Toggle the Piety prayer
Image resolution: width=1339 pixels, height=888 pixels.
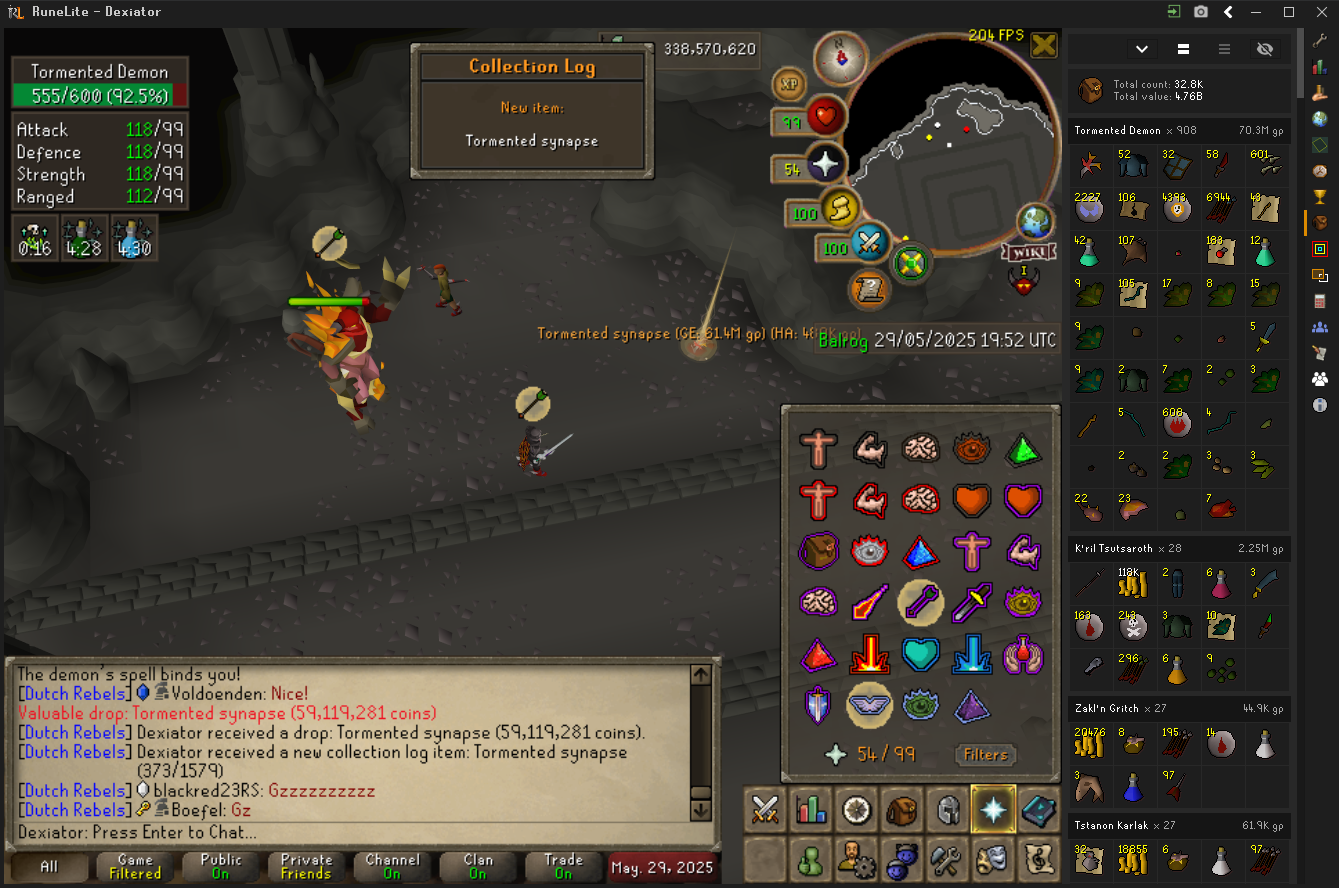click(868, 704)
